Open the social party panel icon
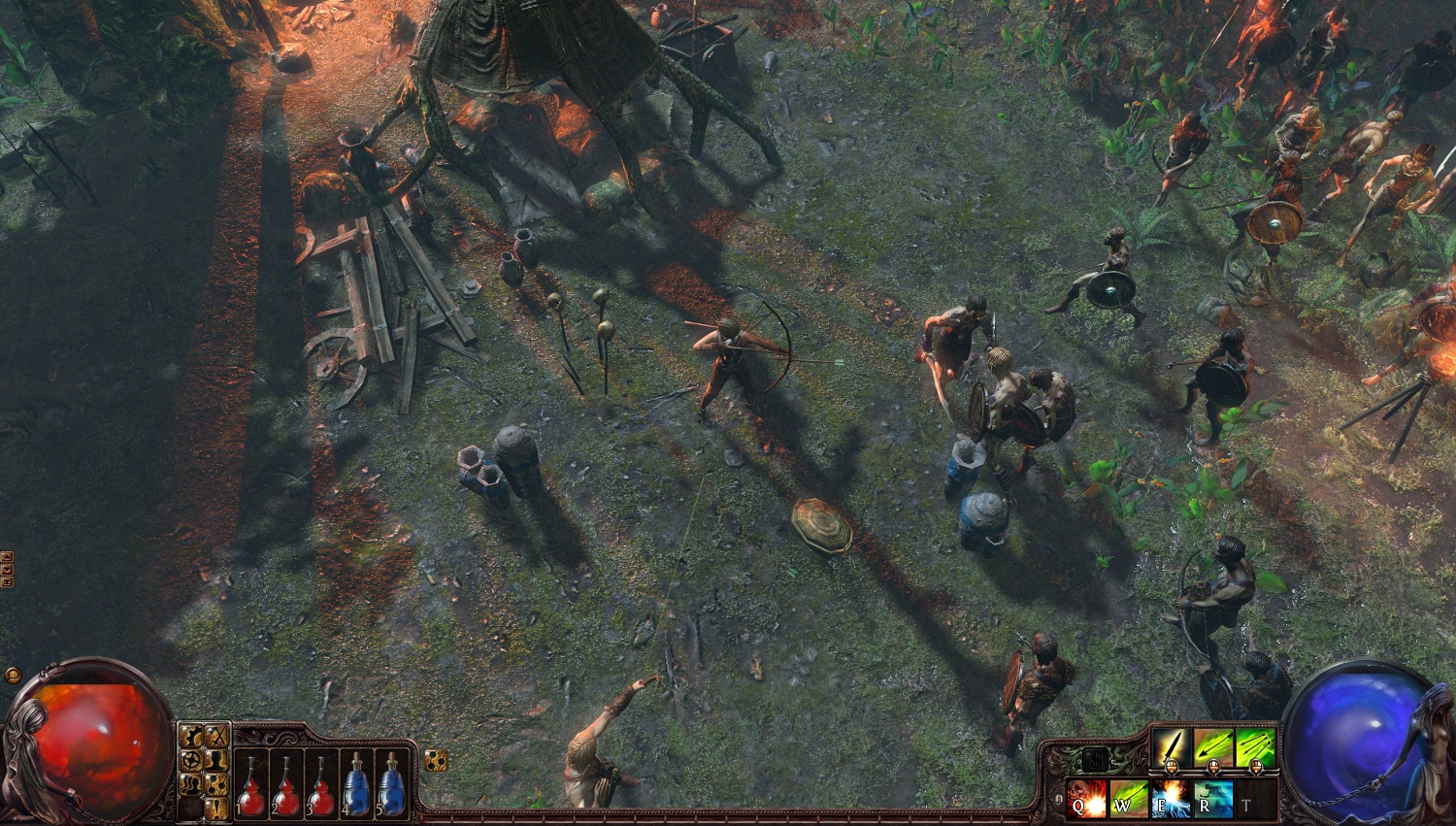Viewport: 1456px width, 826px height. click(x=191, y=784)
